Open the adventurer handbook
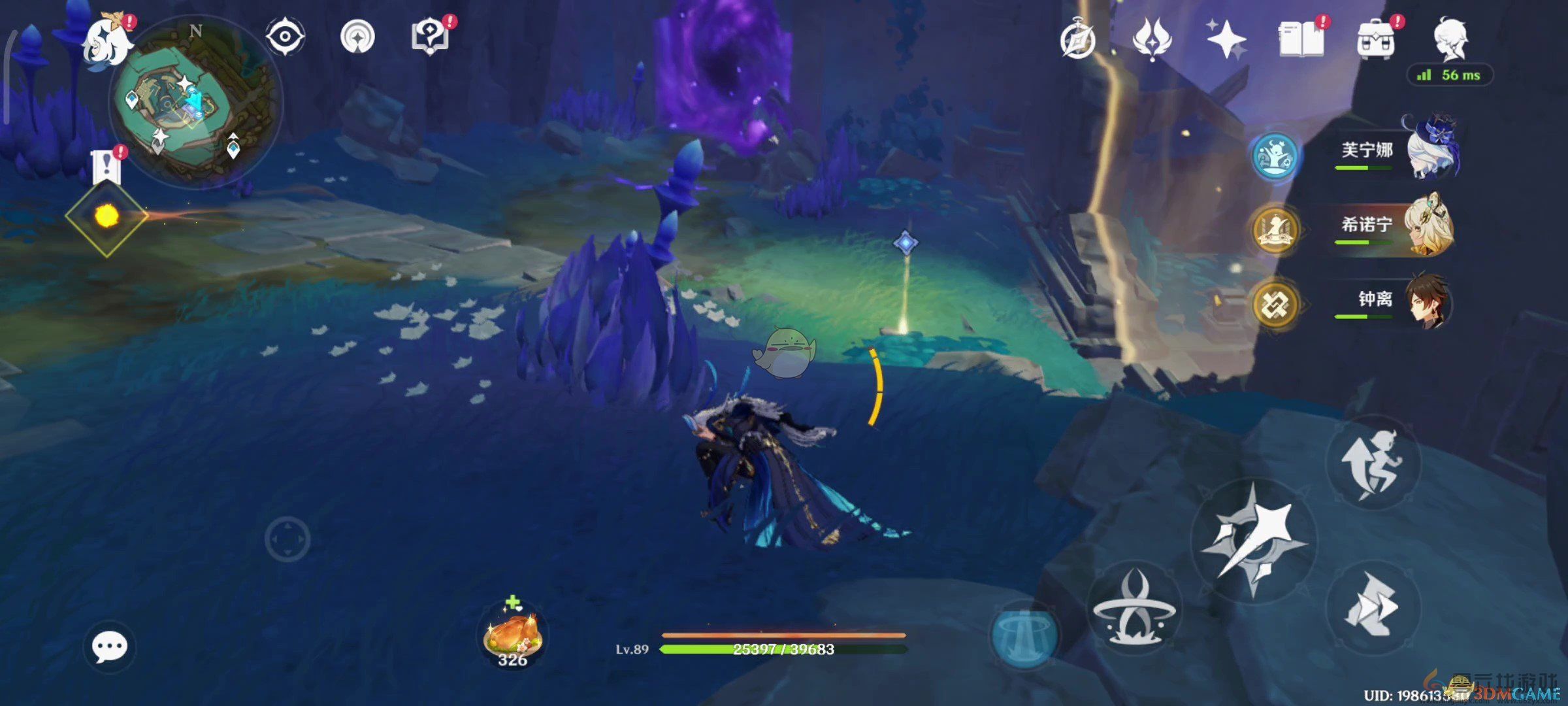The image size is (1568, 706). coord(1300,39)
